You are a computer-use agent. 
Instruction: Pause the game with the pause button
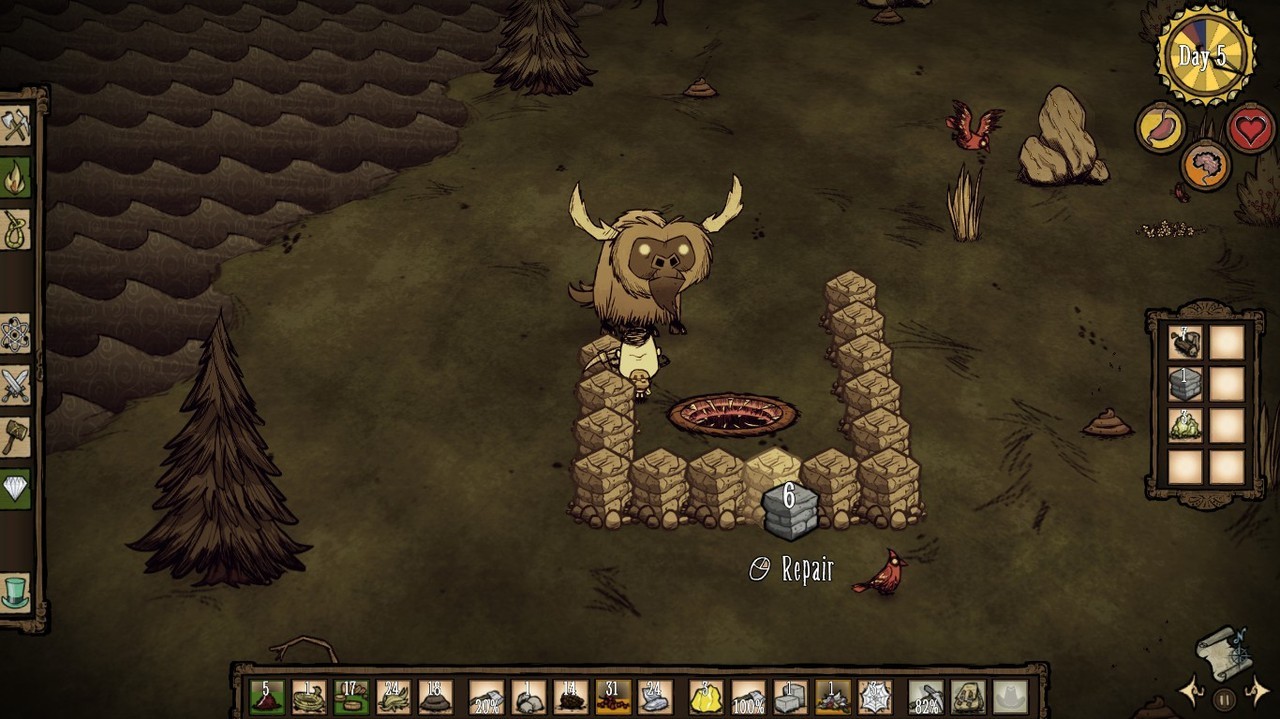pyautogui.click(x=1223, y=699)
